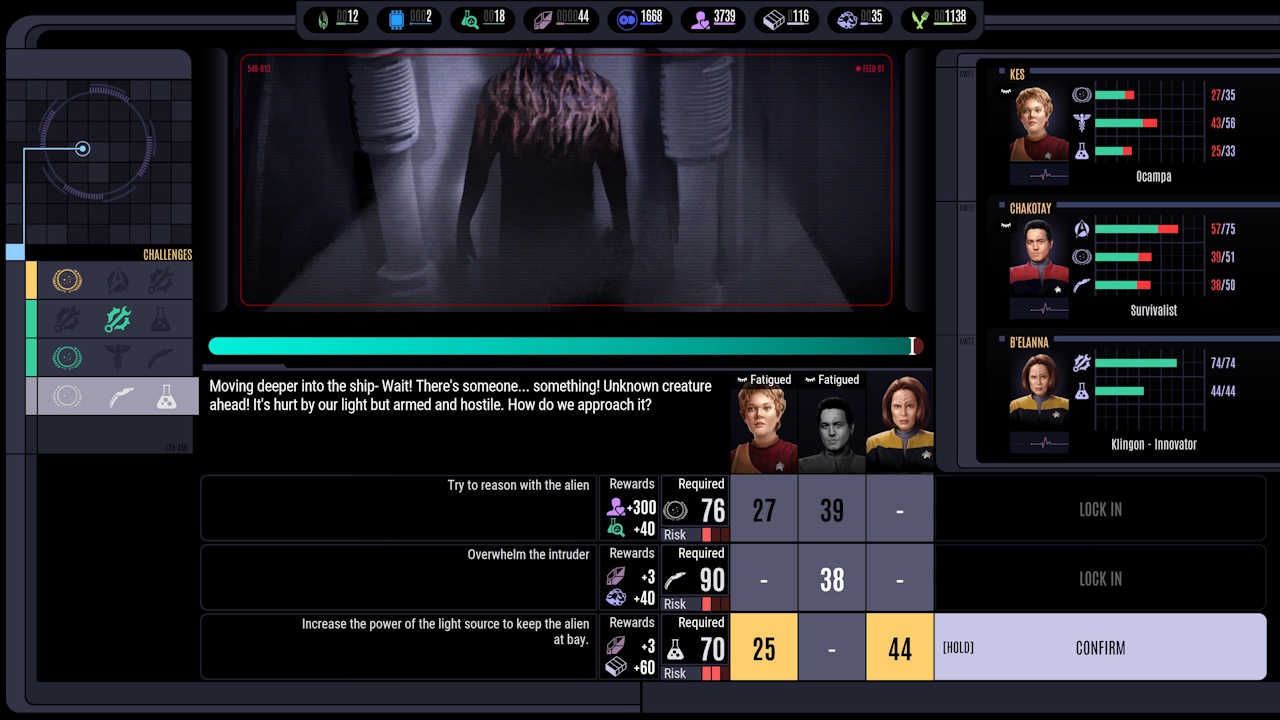
Task: Click B'Elanna's engineering wrench skill icon
Action: pos(1081,363)
